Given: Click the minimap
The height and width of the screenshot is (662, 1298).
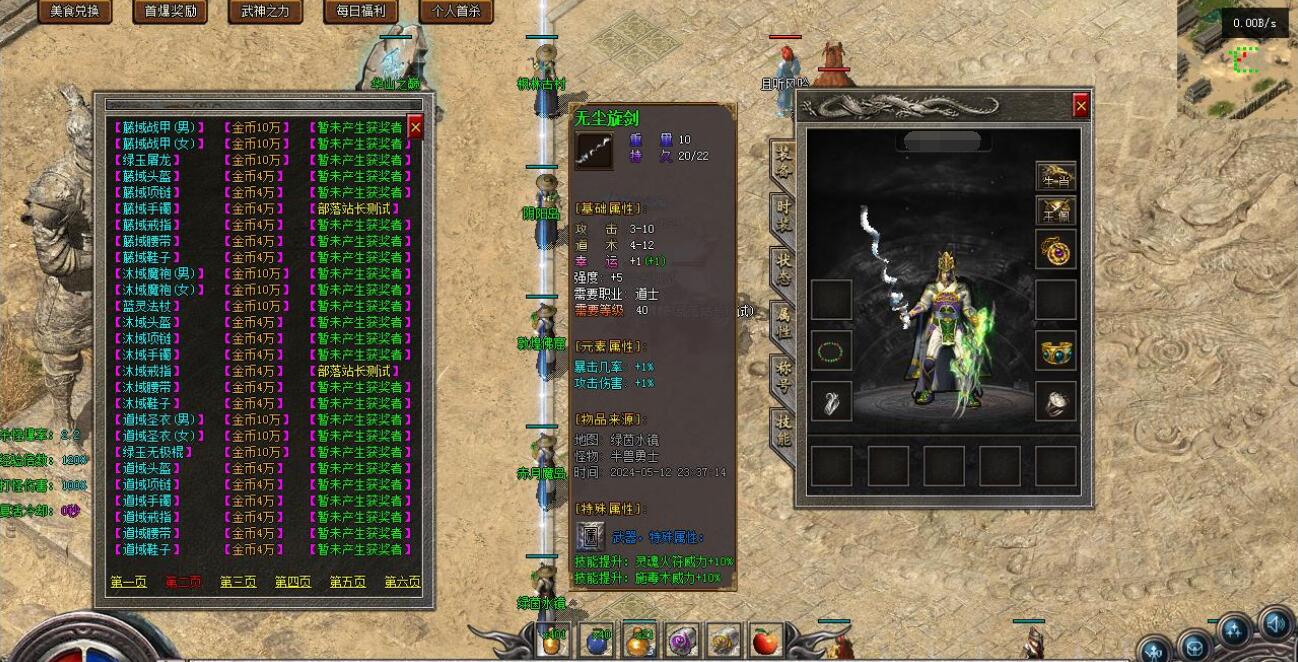Looking at the screenshot, I should 1236,55.
